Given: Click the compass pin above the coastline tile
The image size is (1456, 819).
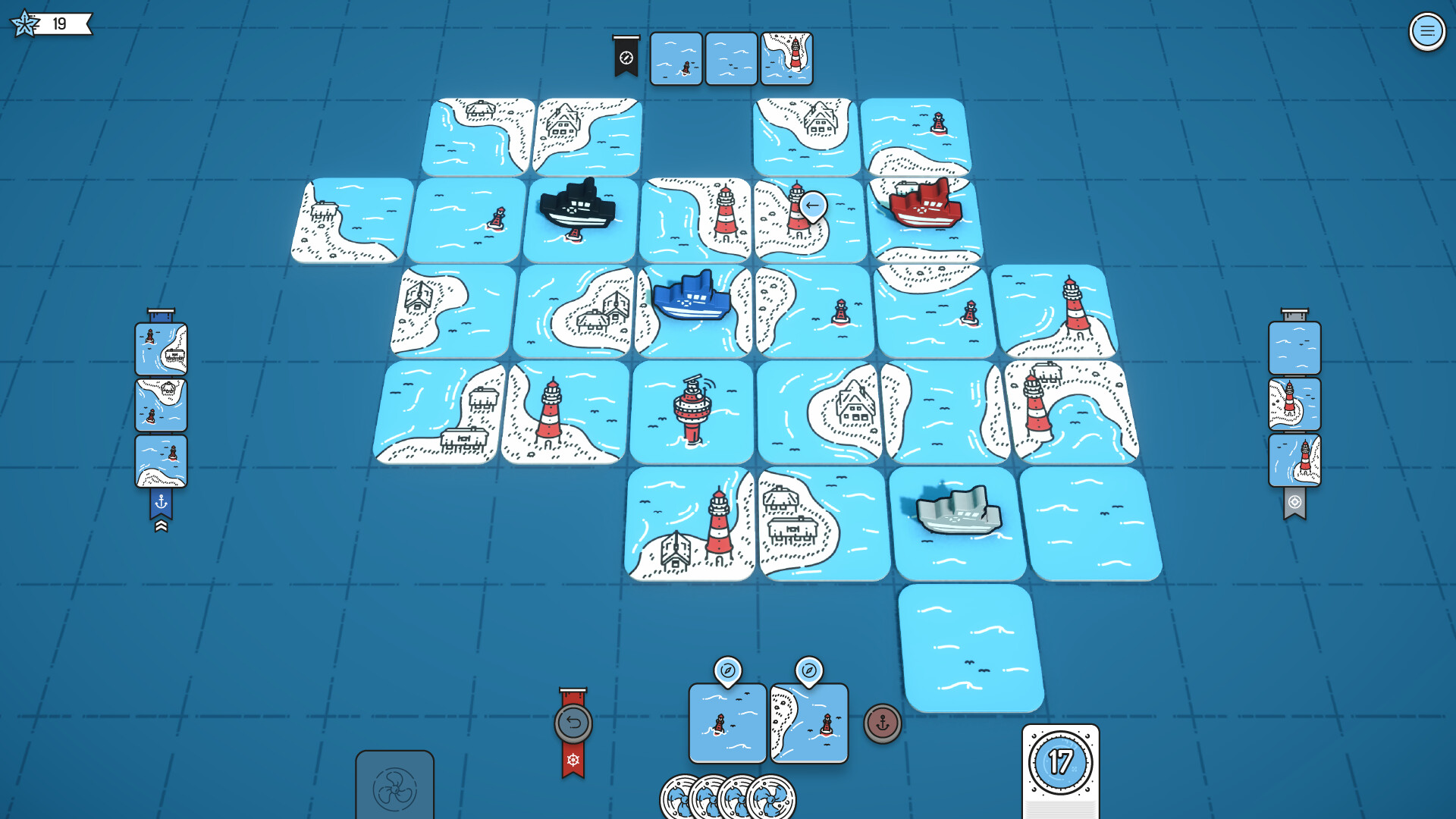Looking at the screenshot, I should (x=808, y=670).
